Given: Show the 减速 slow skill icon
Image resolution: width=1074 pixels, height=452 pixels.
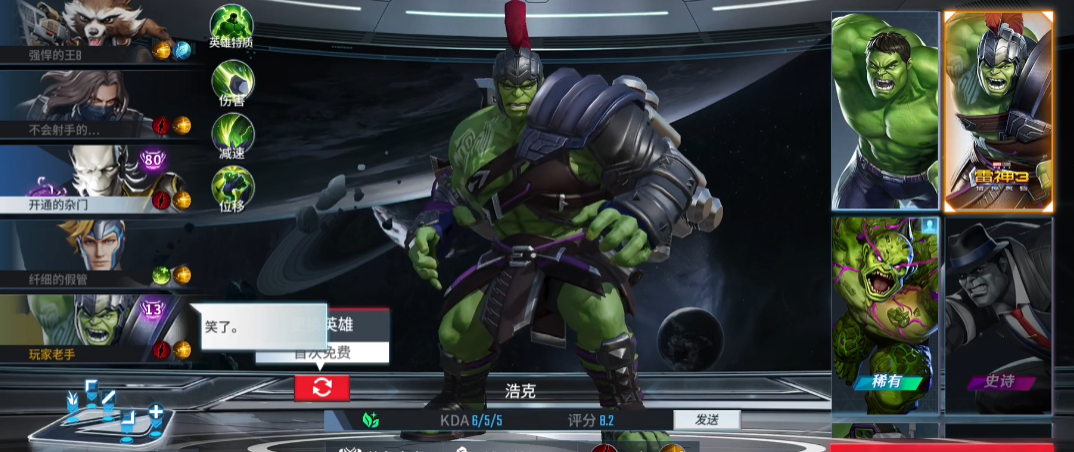Looking at the screenshot, I should [231, 133].
